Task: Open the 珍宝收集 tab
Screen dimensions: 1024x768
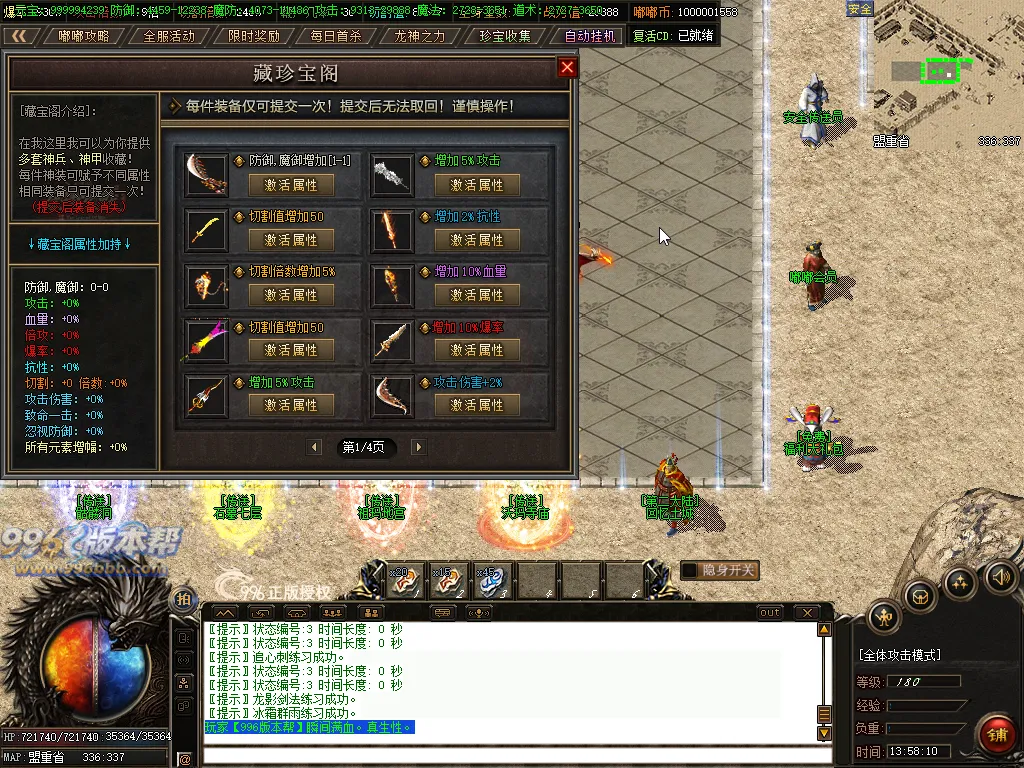Action: click(x=505, y=36)
